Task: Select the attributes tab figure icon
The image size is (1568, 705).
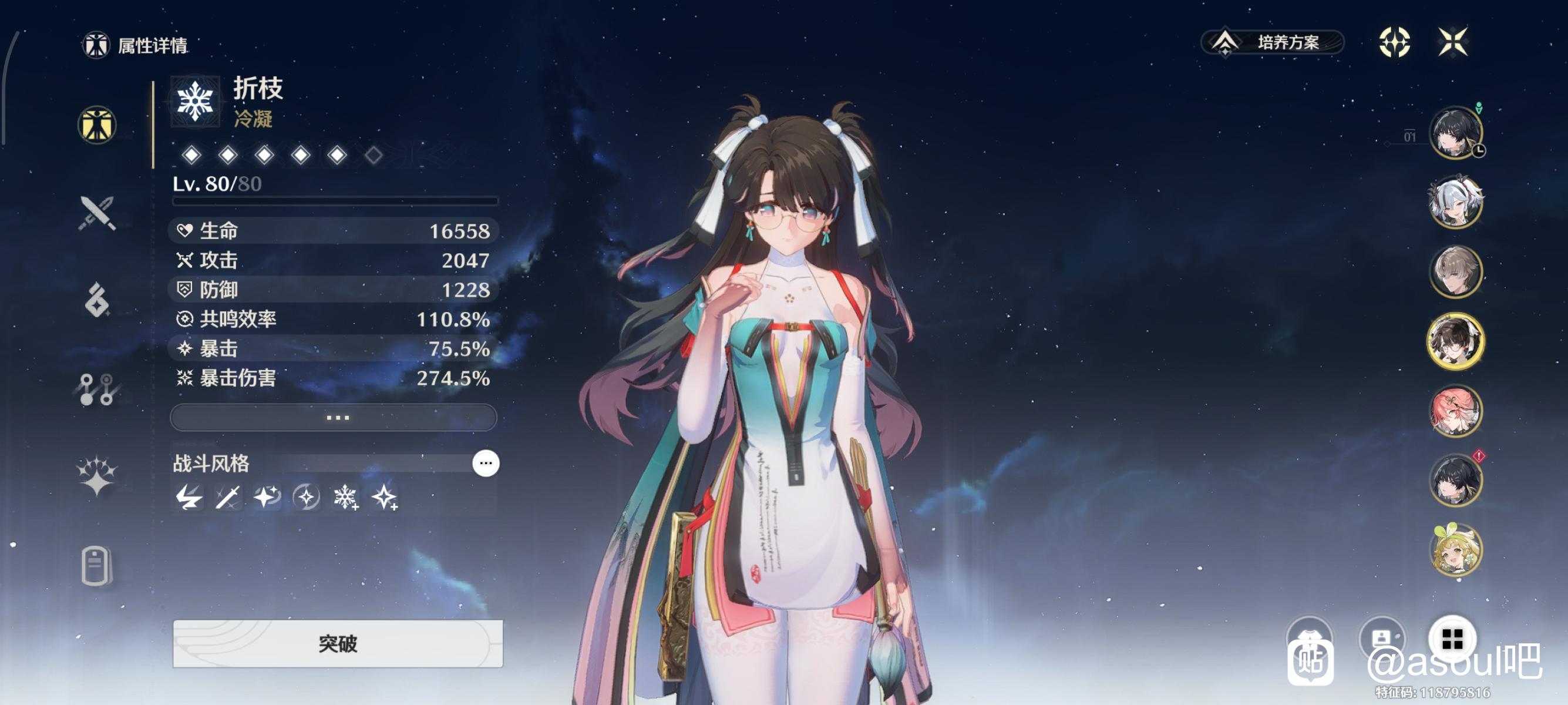Action: (97, 125)
